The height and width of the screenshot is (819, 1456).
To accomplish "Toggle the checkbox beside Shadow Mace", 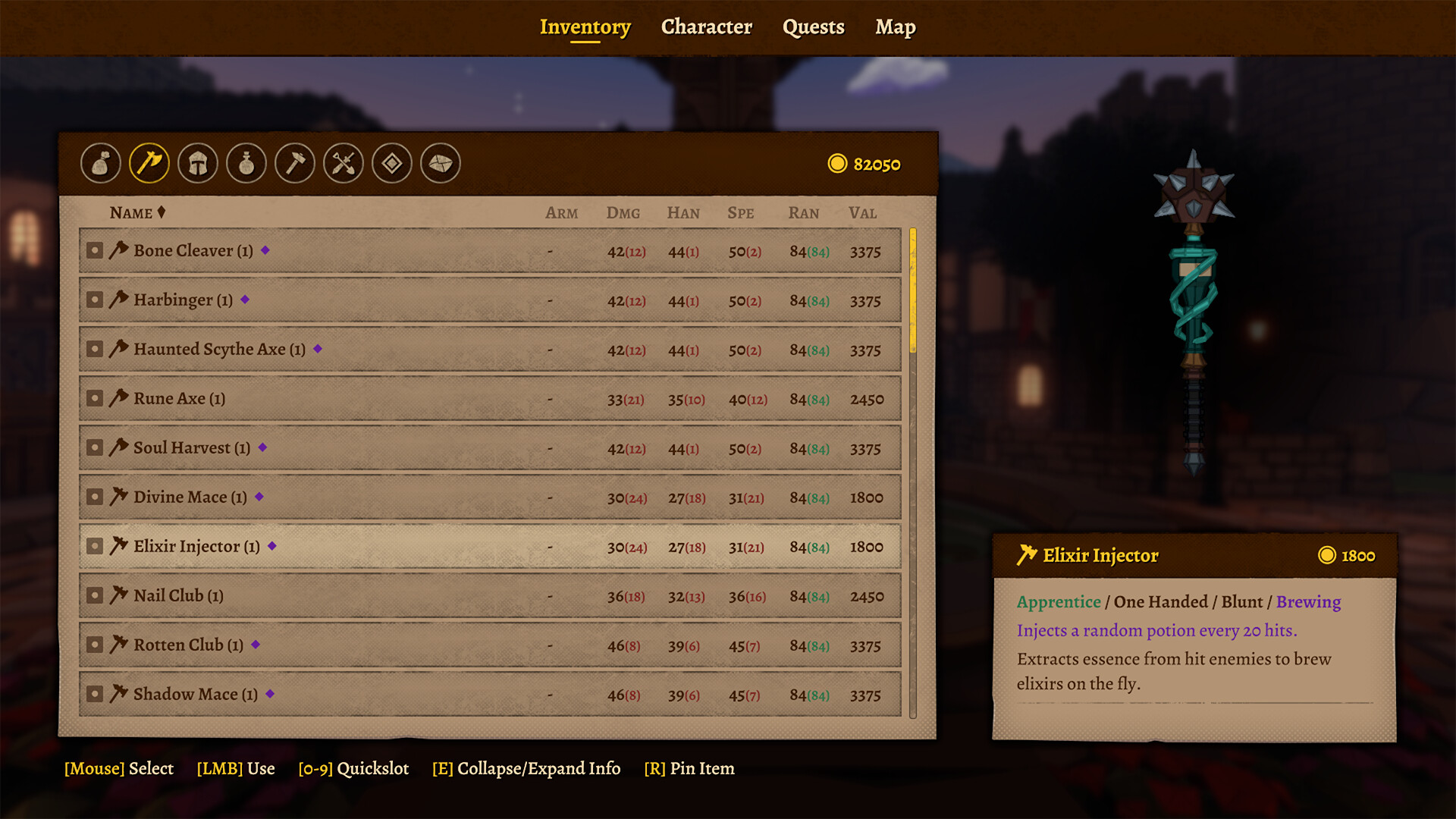I will [94, 694].
